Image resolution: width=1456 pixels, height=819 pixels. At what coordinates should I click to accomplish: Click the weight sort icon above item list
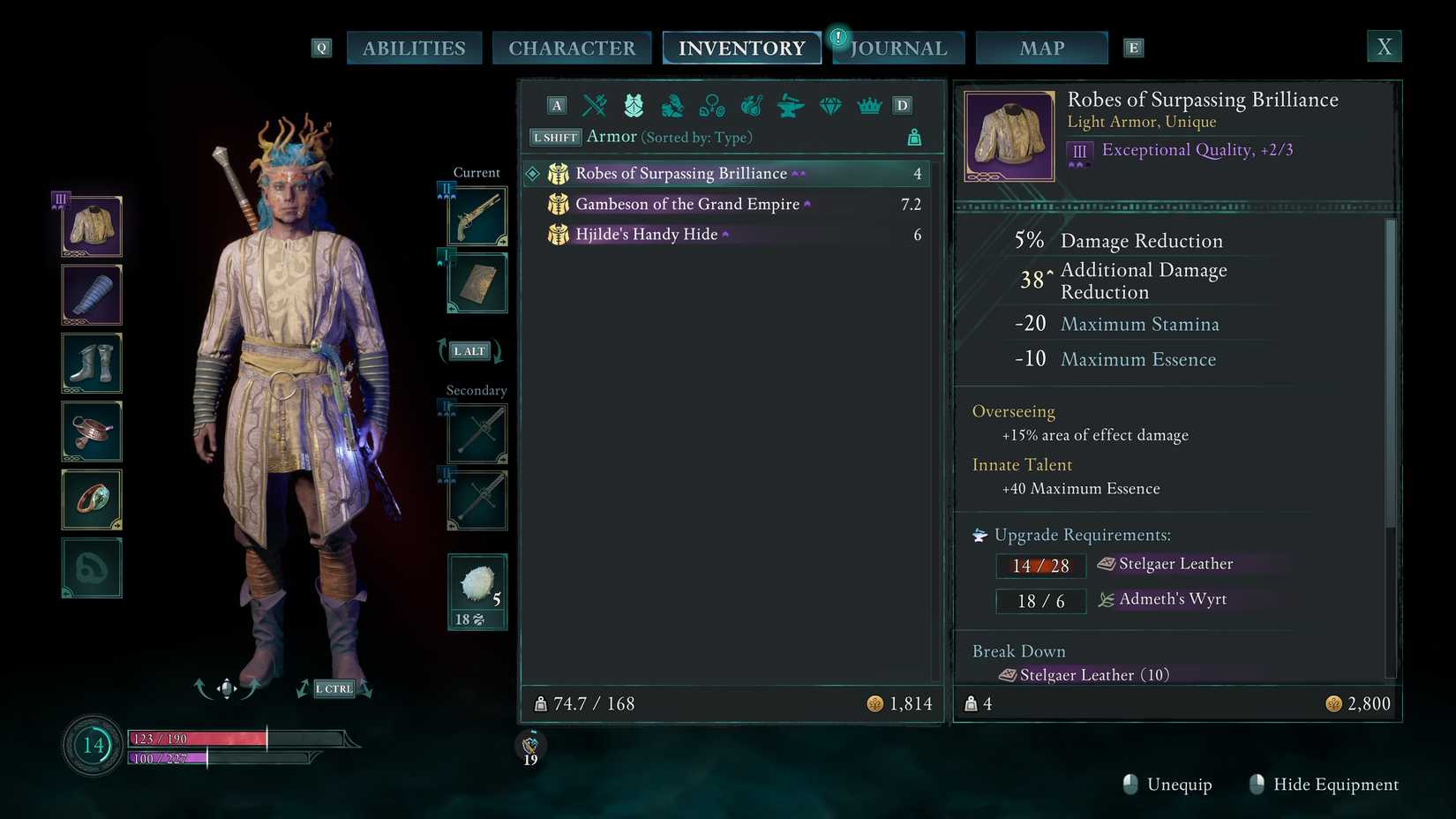[914, 137]
